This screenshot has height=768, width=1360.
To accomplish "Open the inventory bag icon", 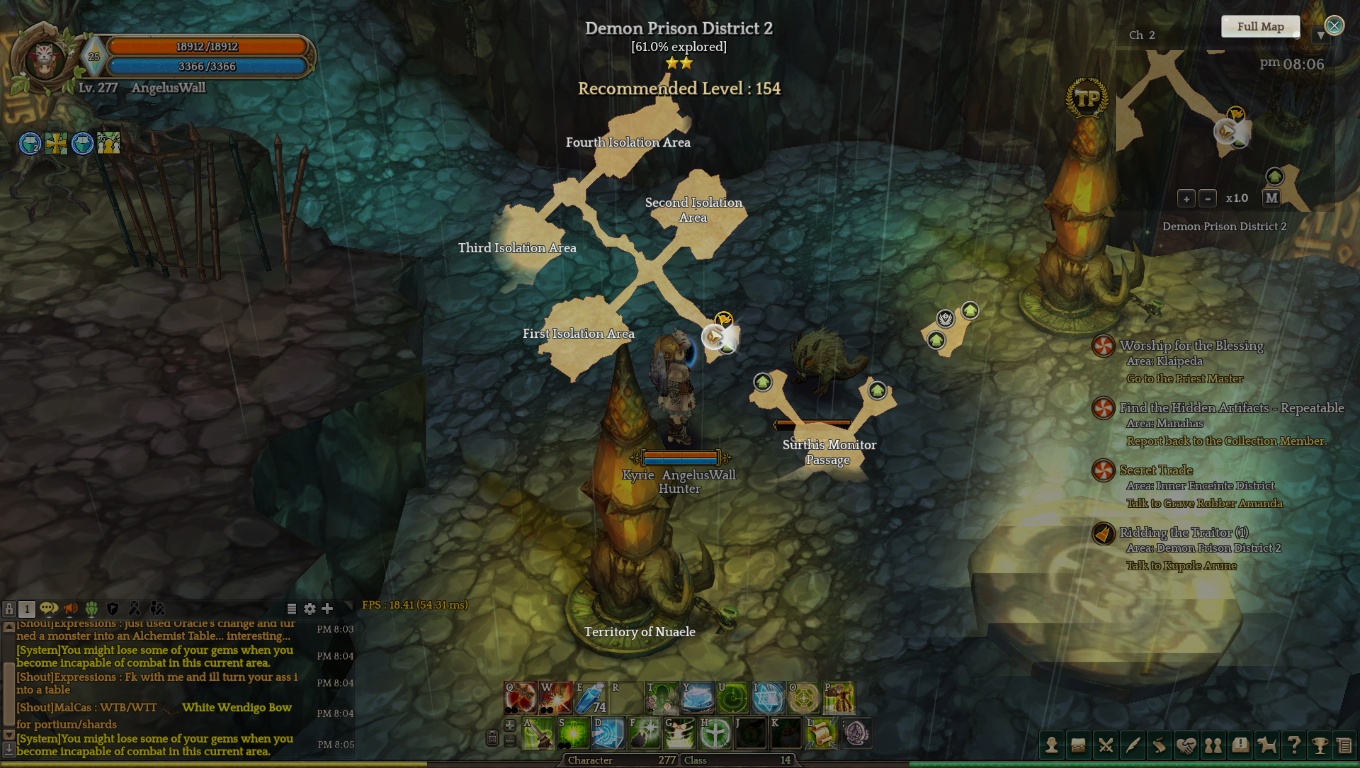I will click(x=1079, y=745).
